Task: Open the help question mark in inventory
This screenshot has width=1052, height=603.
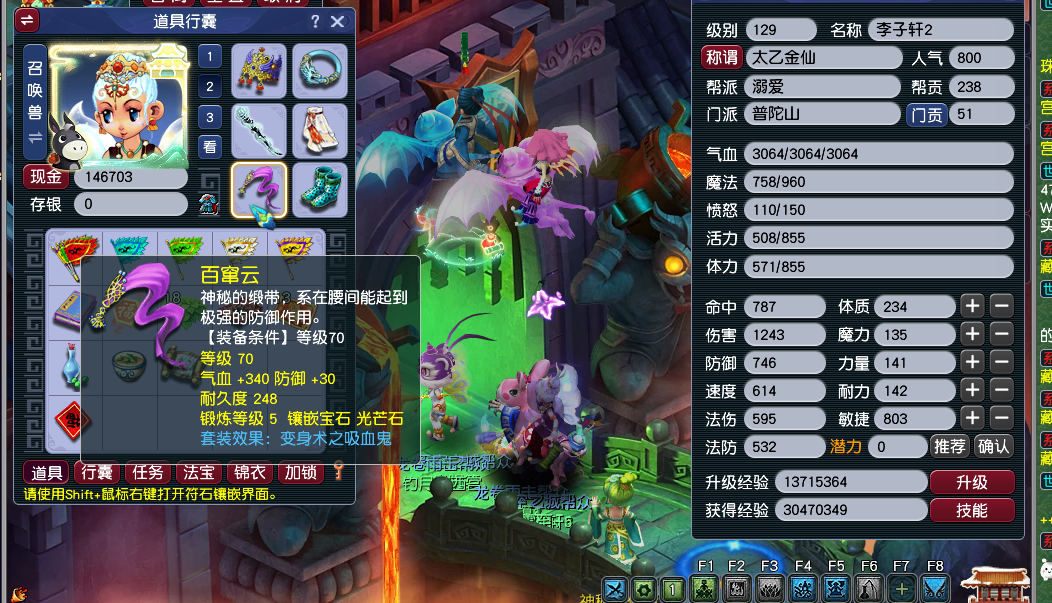Action: click(x=315, y=21)
